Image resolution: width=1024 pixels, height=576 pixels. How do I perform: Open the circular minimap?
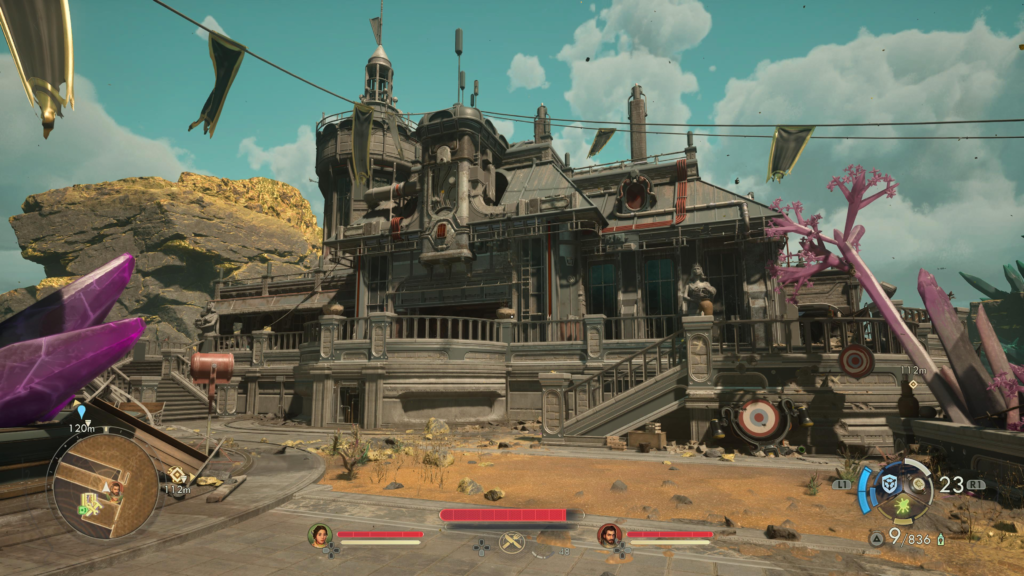click(x=104, y=485)
